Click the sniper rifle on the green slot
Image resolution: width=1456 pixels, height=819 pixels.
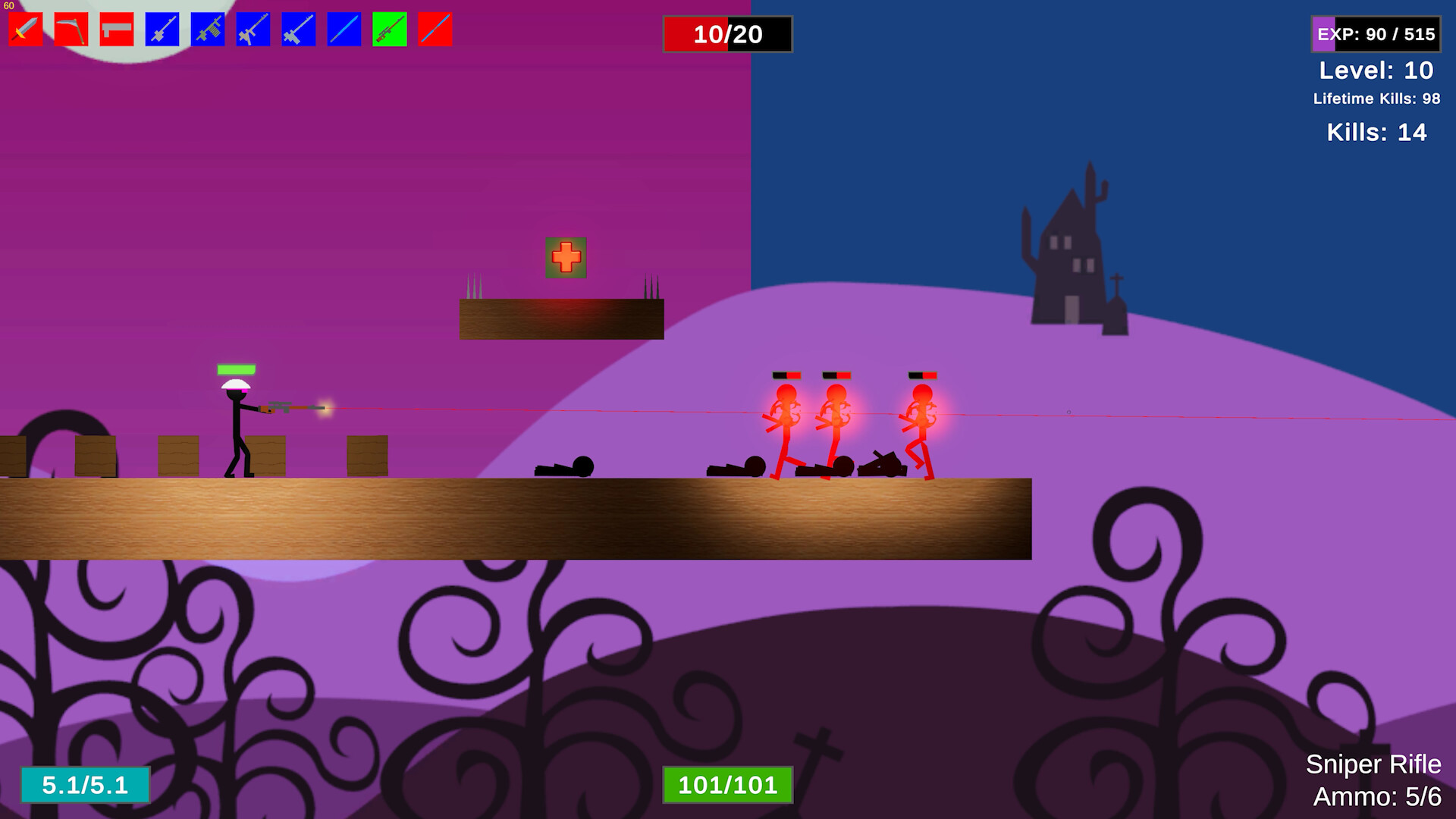pos(388,30)
